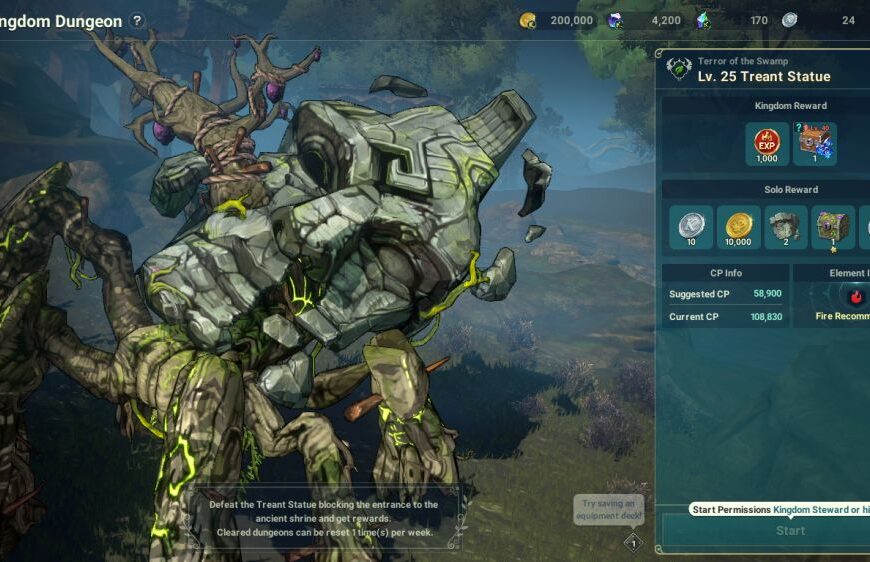The height and width of the screenshot is (562, 870).
Task: Click the green gem currency showing 170
Action: (703, 20)
